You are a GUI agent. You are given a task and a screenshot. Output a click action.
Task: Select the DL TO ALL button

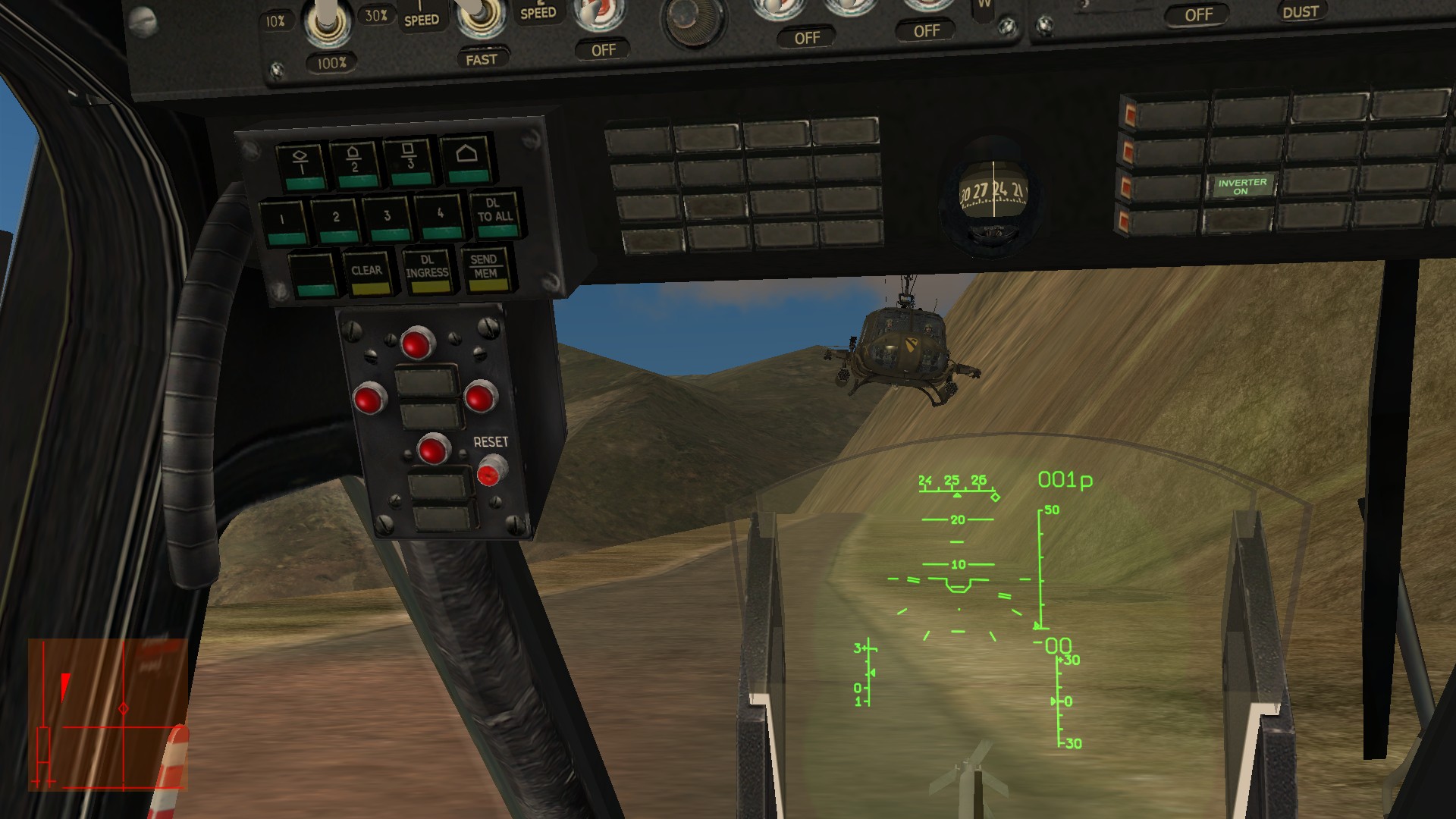tap(494, 212)
